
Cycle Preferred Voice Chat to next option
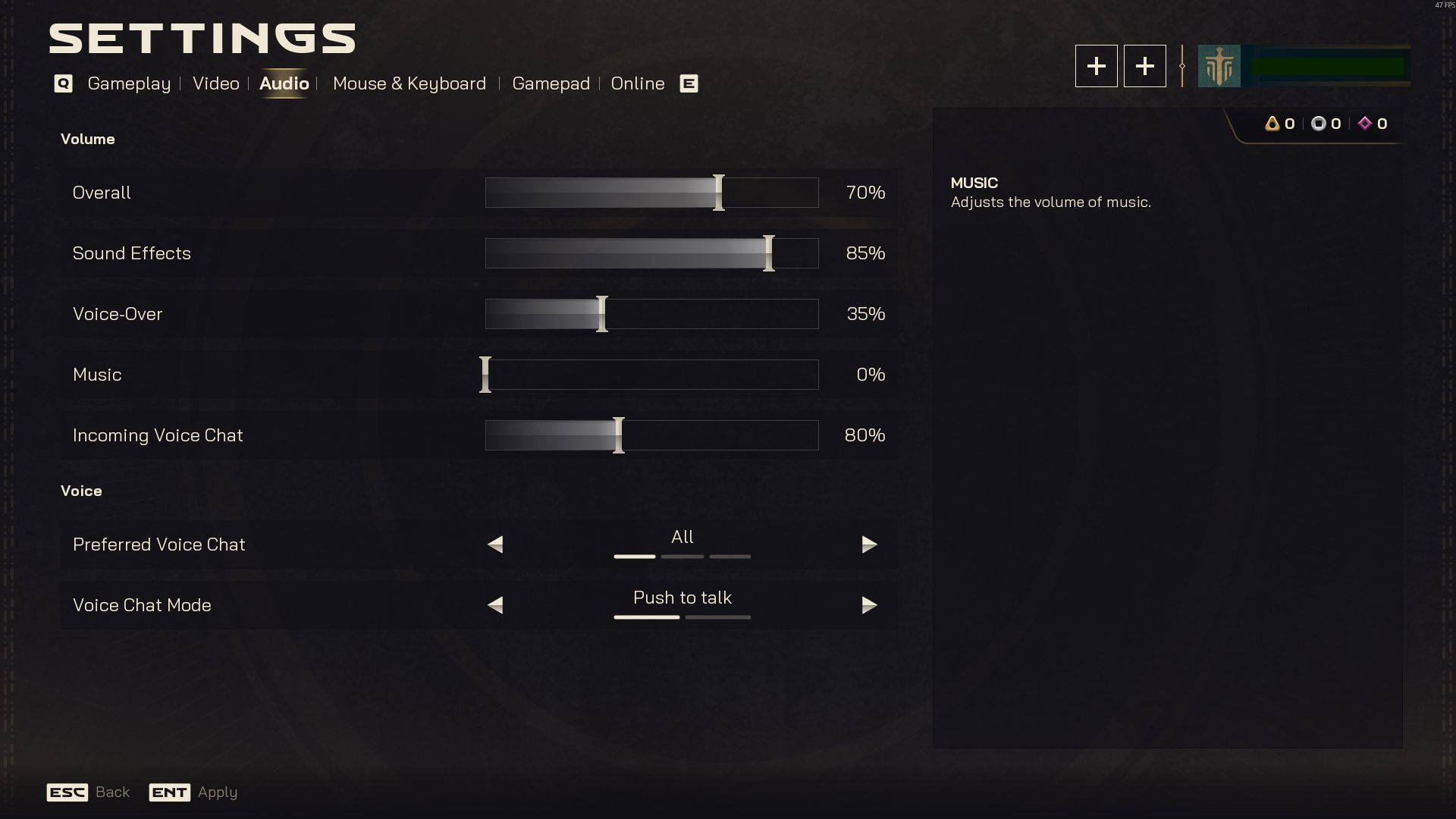(869, 544)
